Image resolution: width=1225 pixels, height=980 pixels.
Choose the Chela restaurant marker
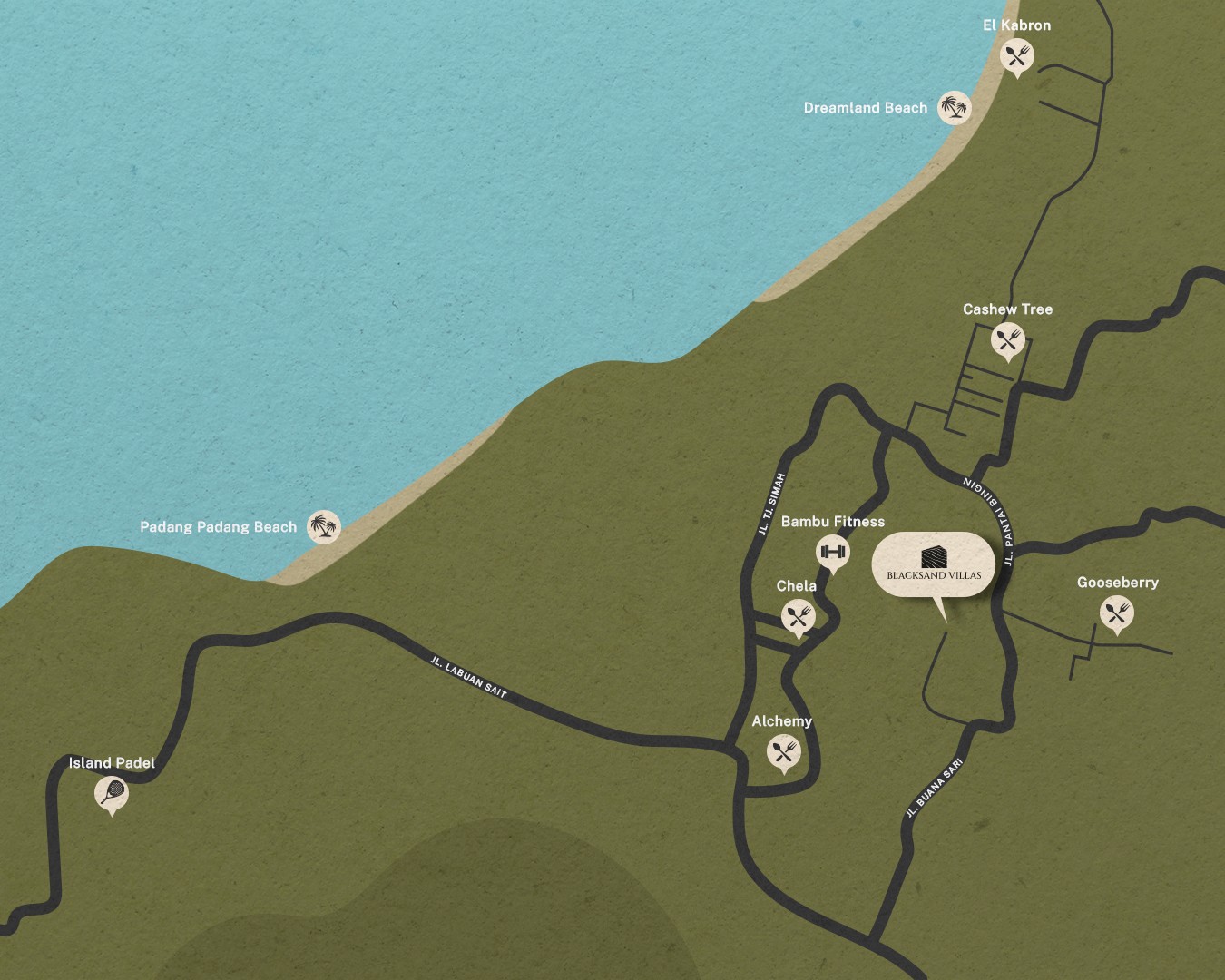[x=798, y=617]
